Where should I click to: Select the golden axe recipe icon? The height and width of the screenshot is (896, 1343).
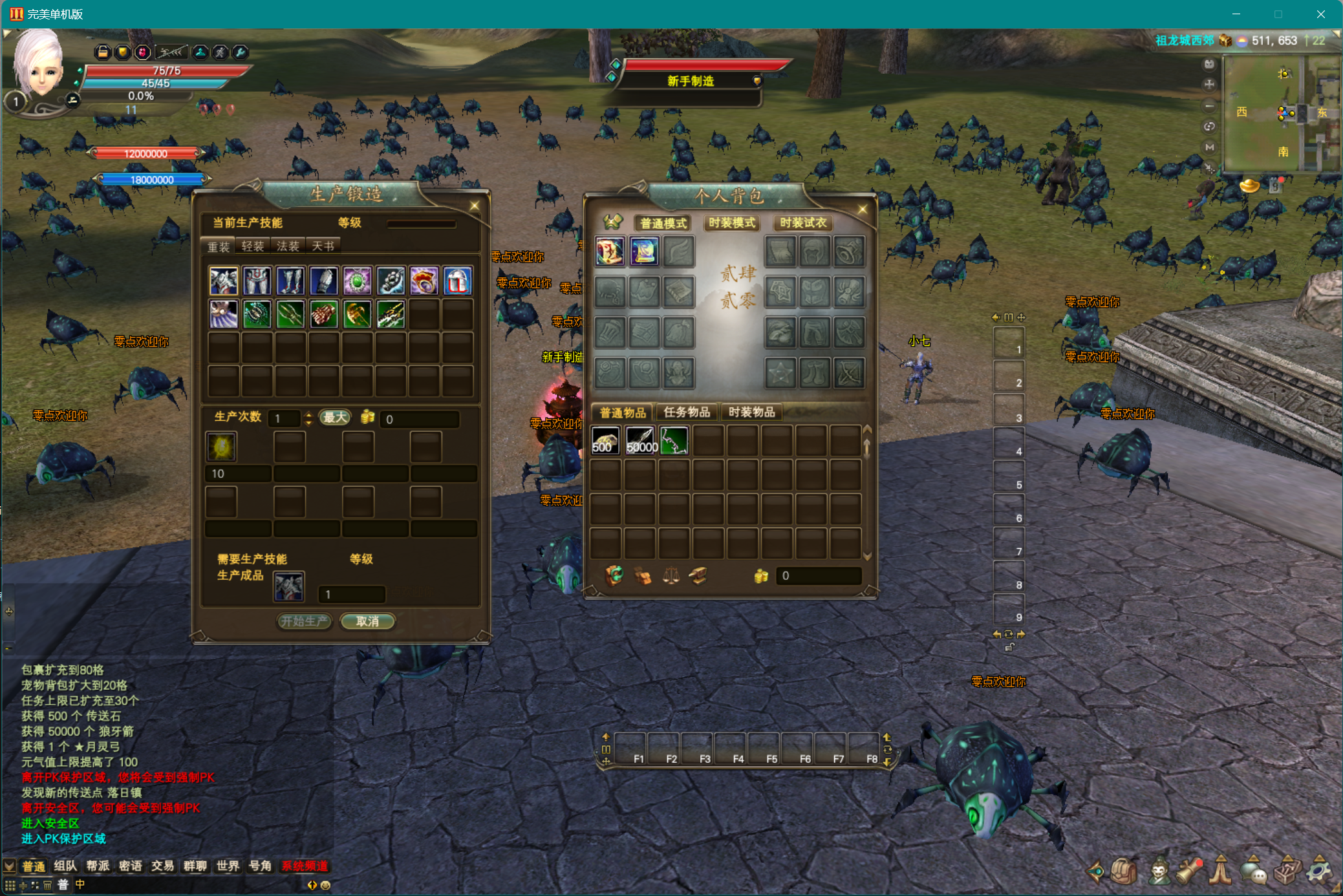click(357, 315)
